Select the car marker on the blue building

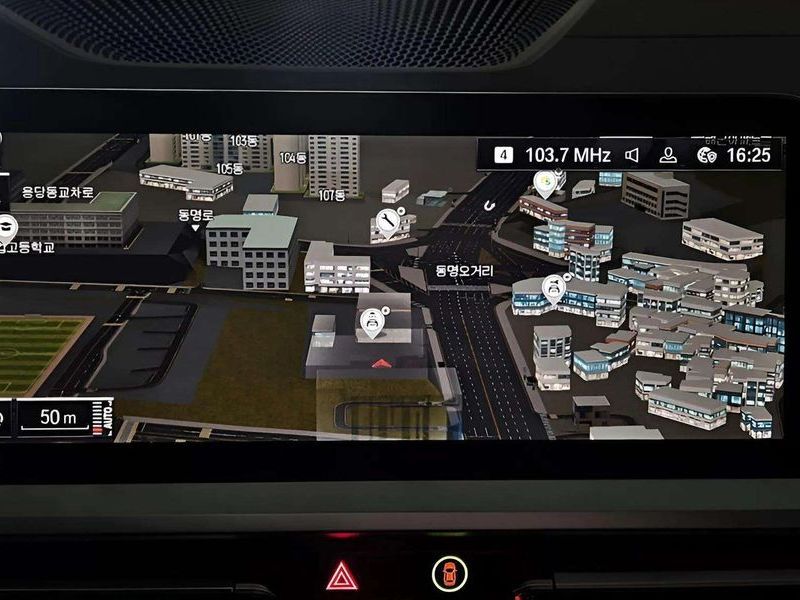[x=553, y=288]
